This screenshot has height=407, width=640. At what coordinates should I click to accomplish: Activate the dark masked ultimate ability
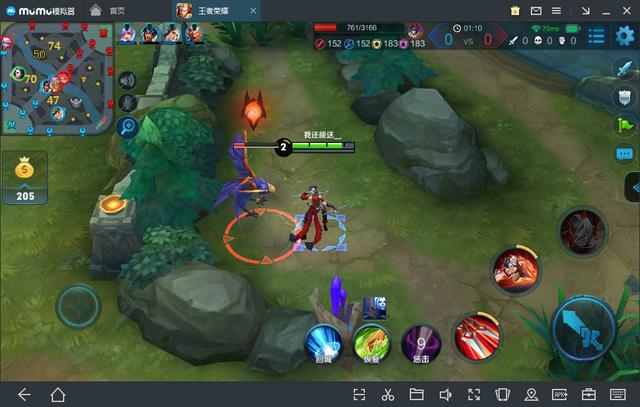click(581, 232)
